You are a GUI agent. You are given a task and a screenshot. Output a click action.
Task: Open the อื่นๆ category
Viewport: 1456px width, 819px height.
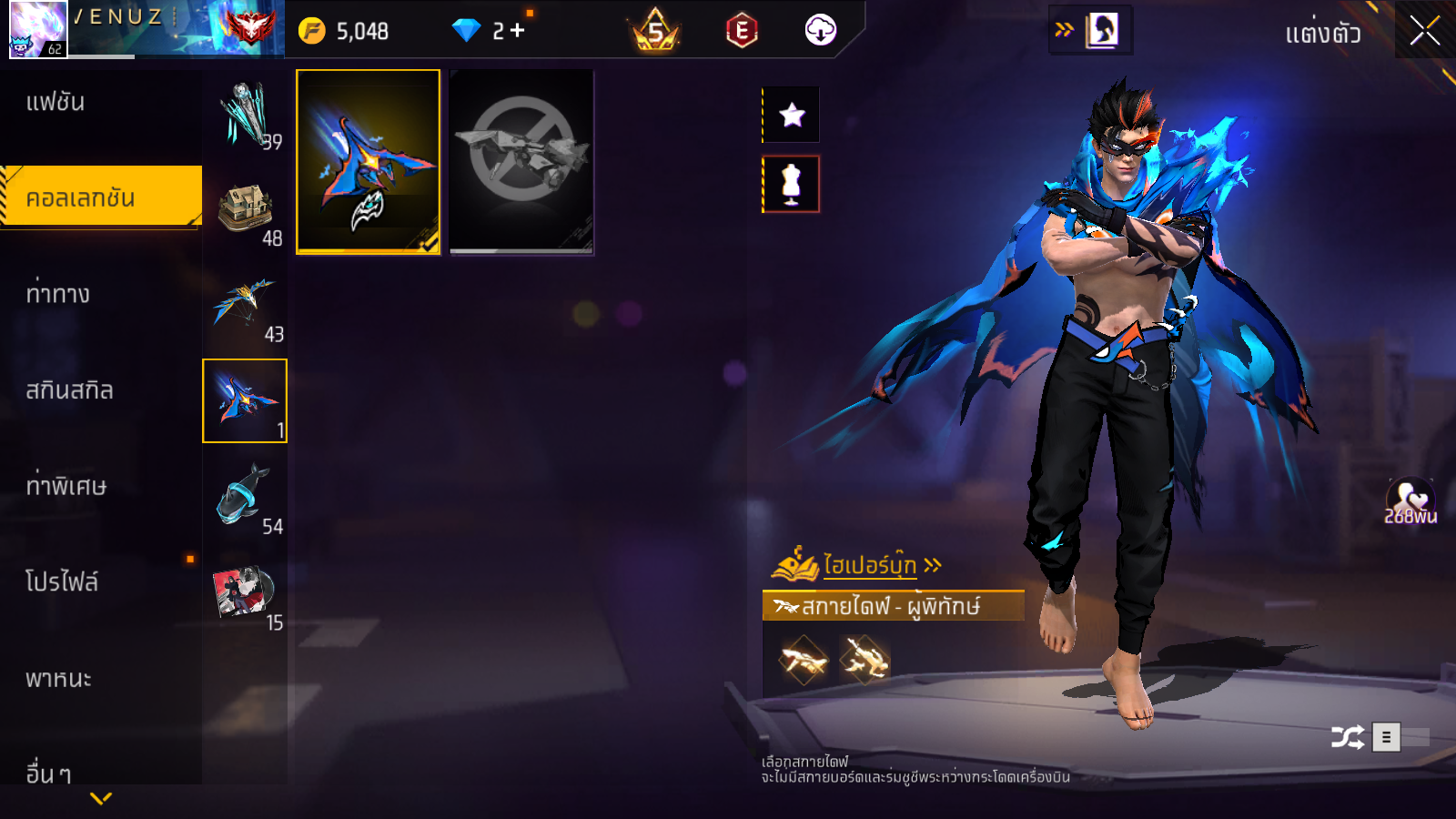pos(48,773)
